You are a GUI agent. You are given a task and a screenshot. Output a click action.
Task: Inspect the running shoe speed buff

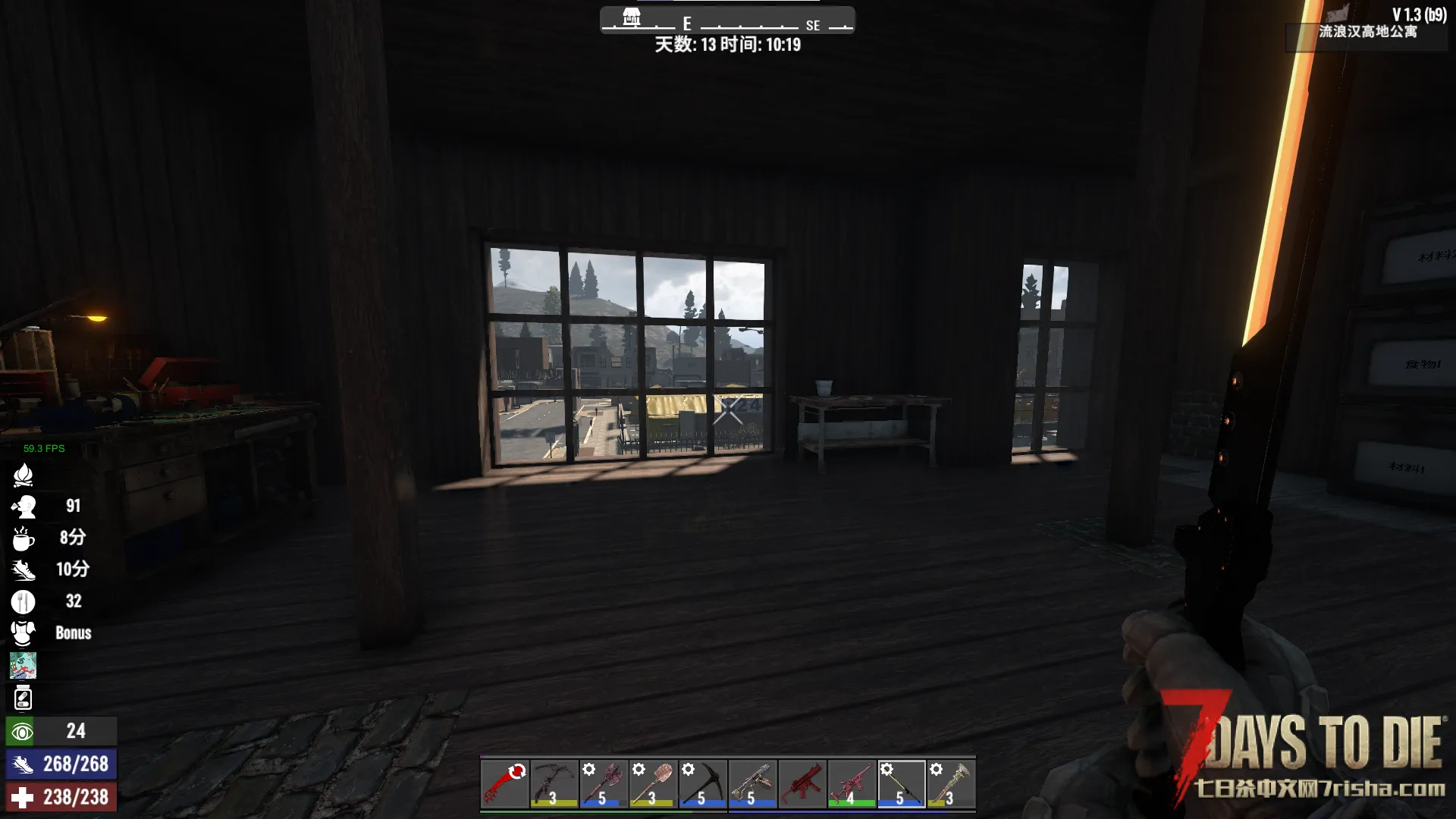pos(23,570)
